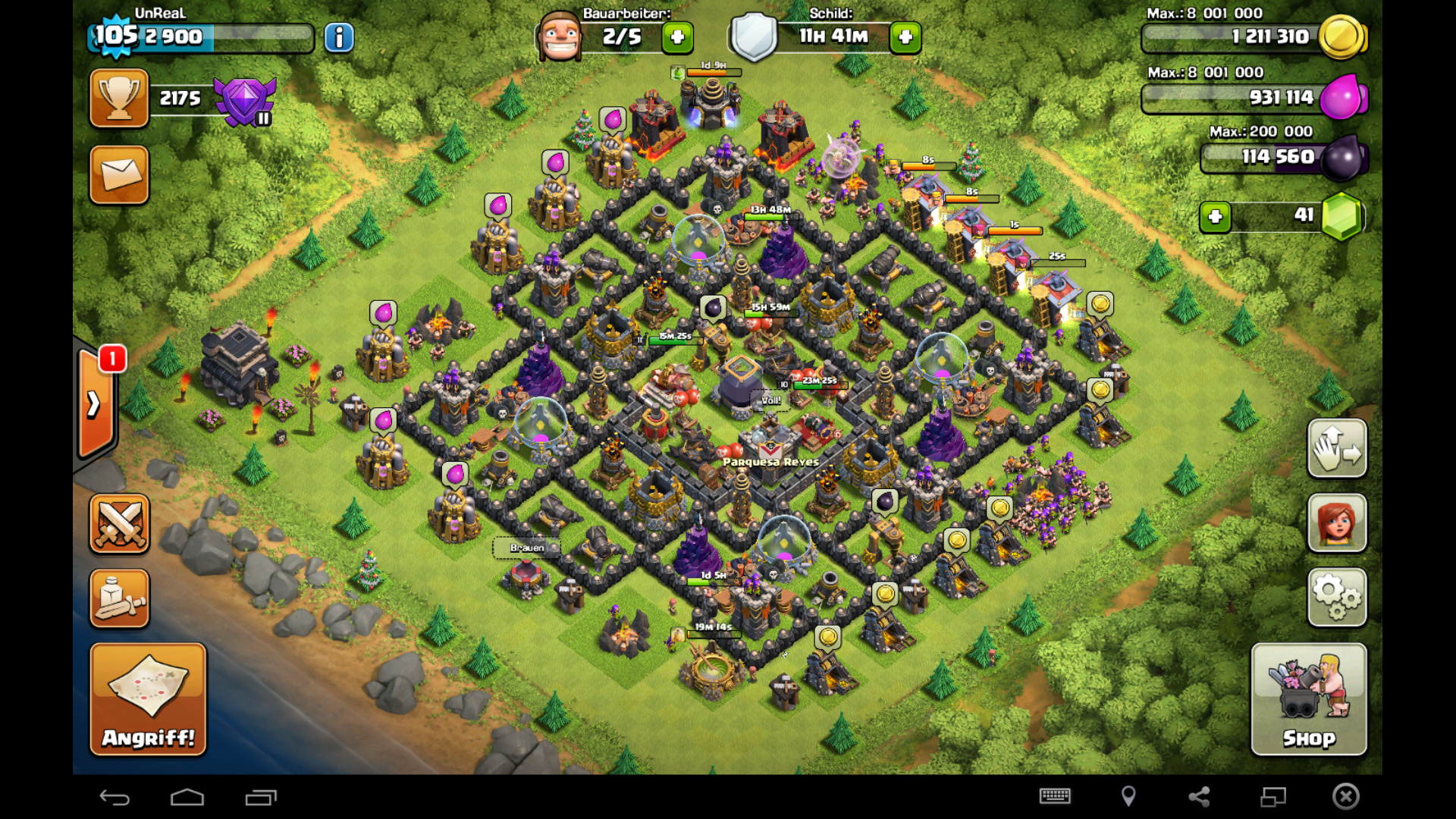
Task: Open the mail inbox
Action: coord(119,175)
